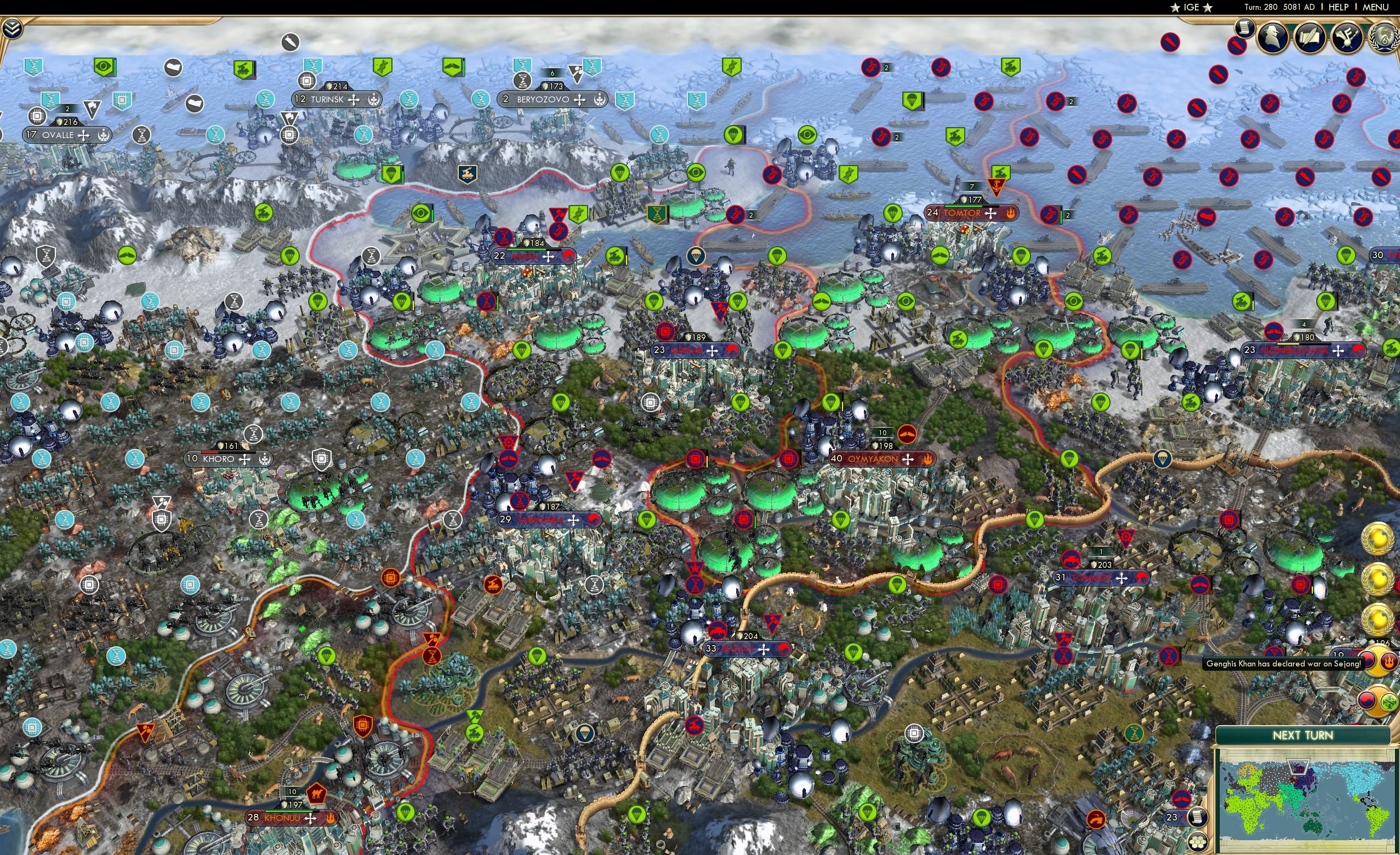The width and height of the screenshot is (1400, 855).
Task: Click the anchor icon on Ovalle's city banner
Action: point(103,135)
